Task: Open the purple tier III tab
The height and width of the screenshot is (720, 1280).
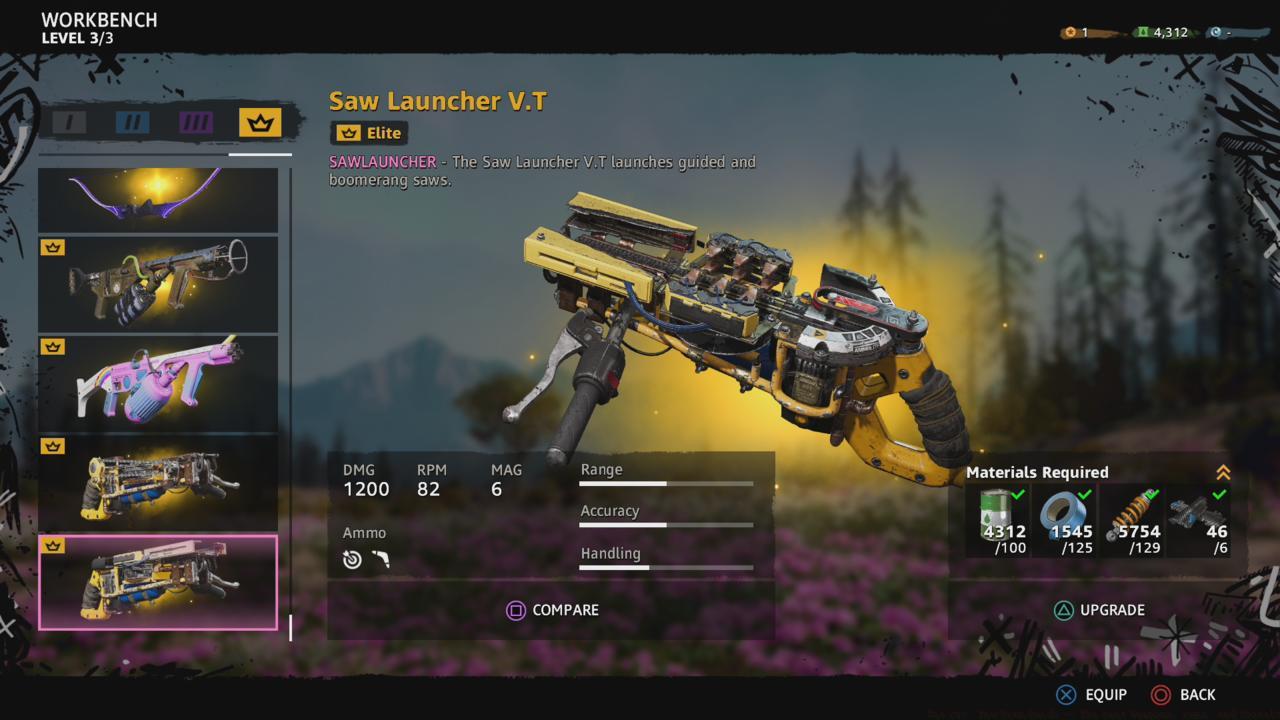Action: pos(196,123)
